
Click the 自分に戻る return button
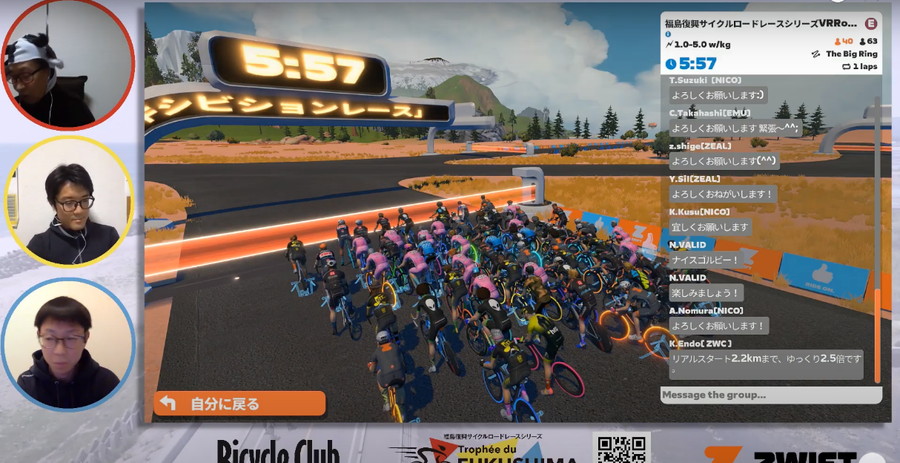[x=239, y=403]
